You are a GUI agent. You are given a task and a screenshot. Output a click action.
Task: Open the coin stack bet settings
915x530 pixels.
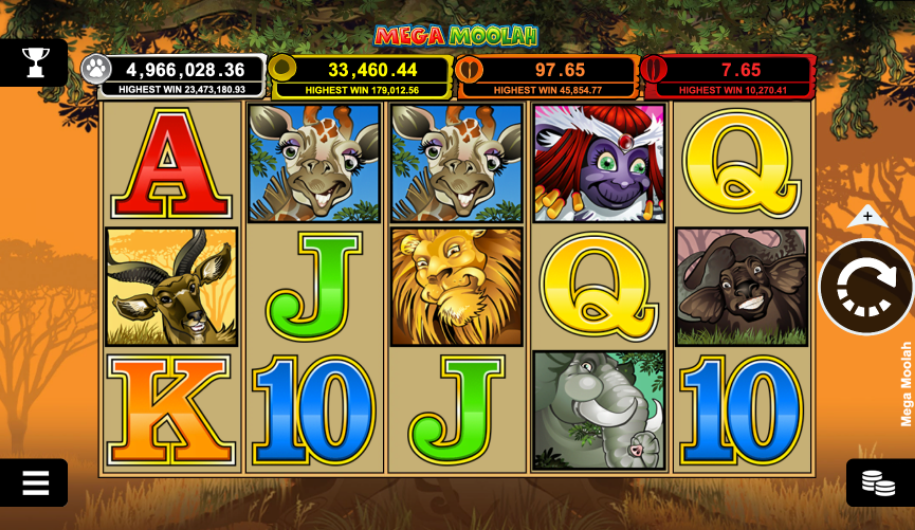879,483
